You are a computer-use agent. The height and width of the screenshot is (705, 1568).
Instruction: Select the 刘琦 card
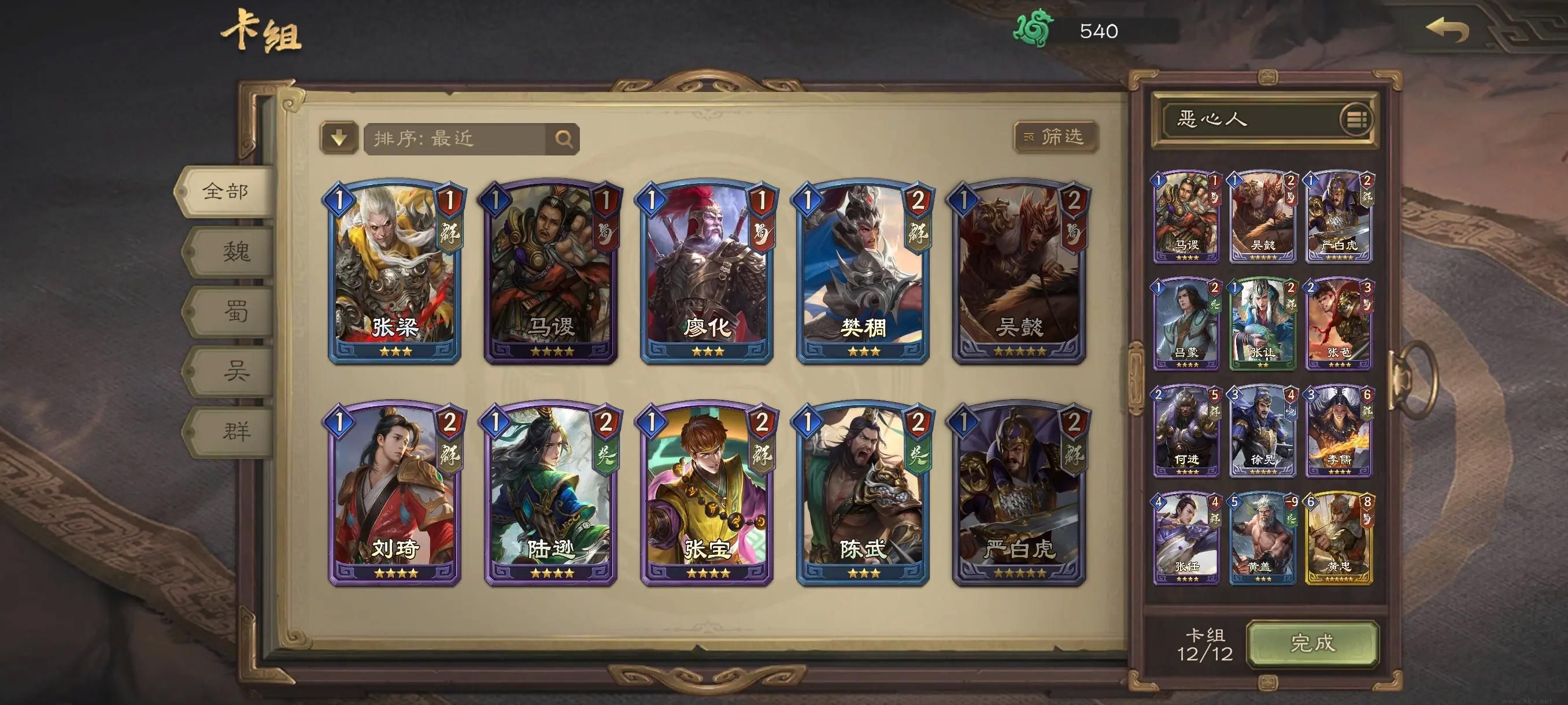395,493
